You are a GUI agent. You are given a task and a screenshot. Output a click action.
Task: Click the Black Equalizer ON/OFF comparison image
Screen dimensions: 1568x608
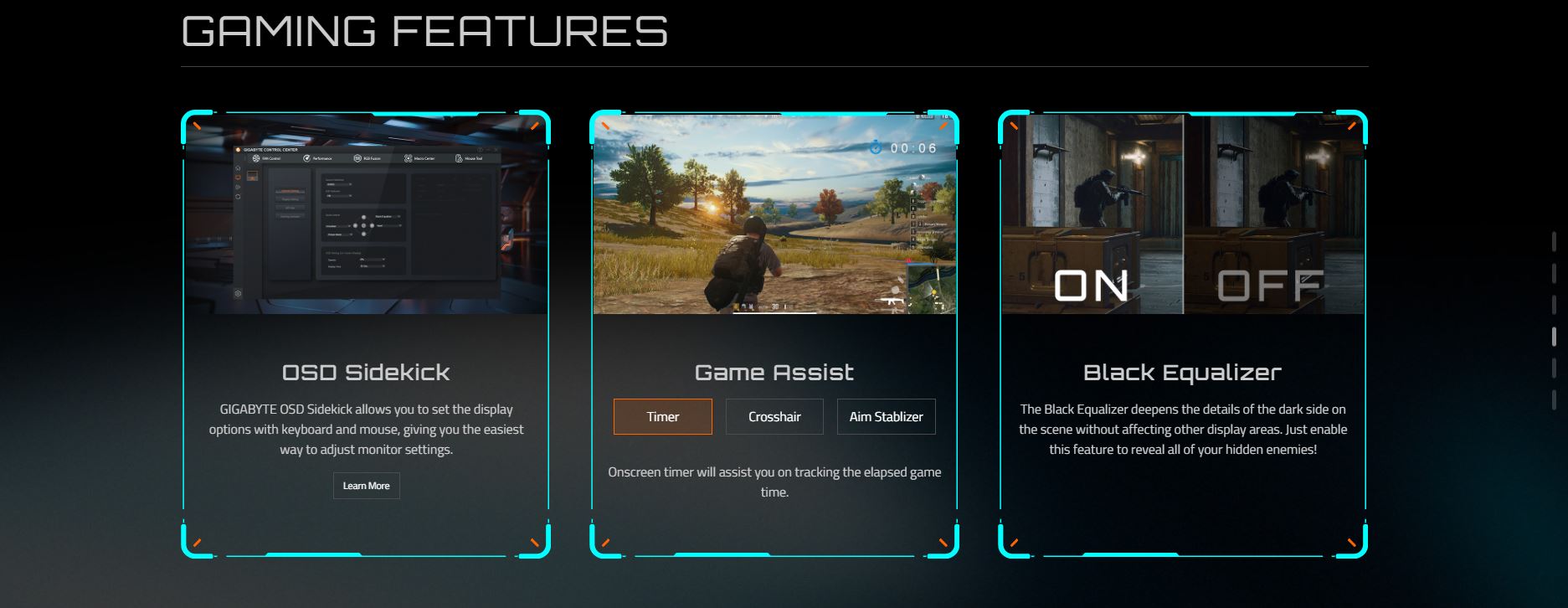[1182, 214]
